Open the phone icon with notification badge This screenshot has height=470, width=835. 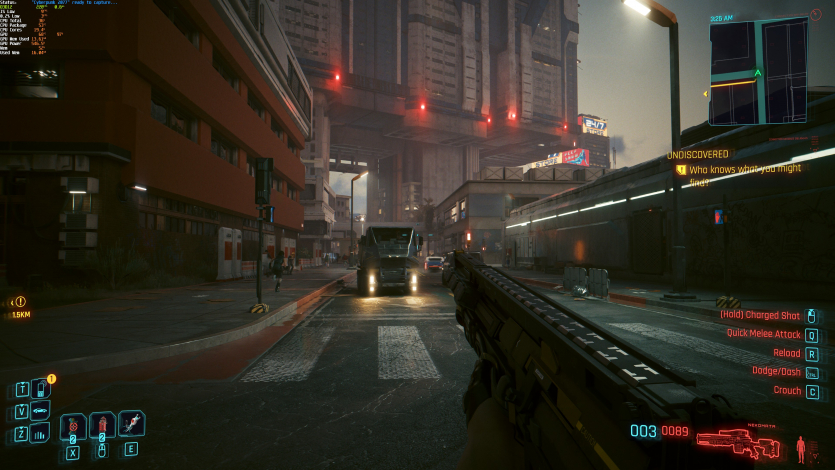pos(40,389)
